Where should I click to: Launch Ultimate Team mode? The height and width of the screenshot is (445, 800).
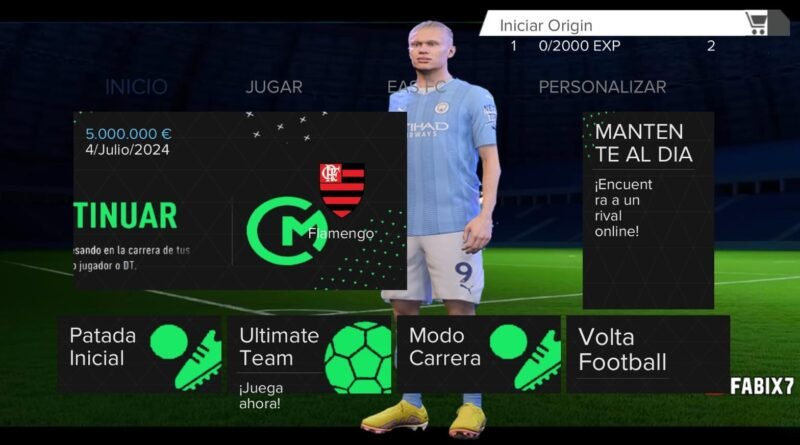click(x=310, y=354)
